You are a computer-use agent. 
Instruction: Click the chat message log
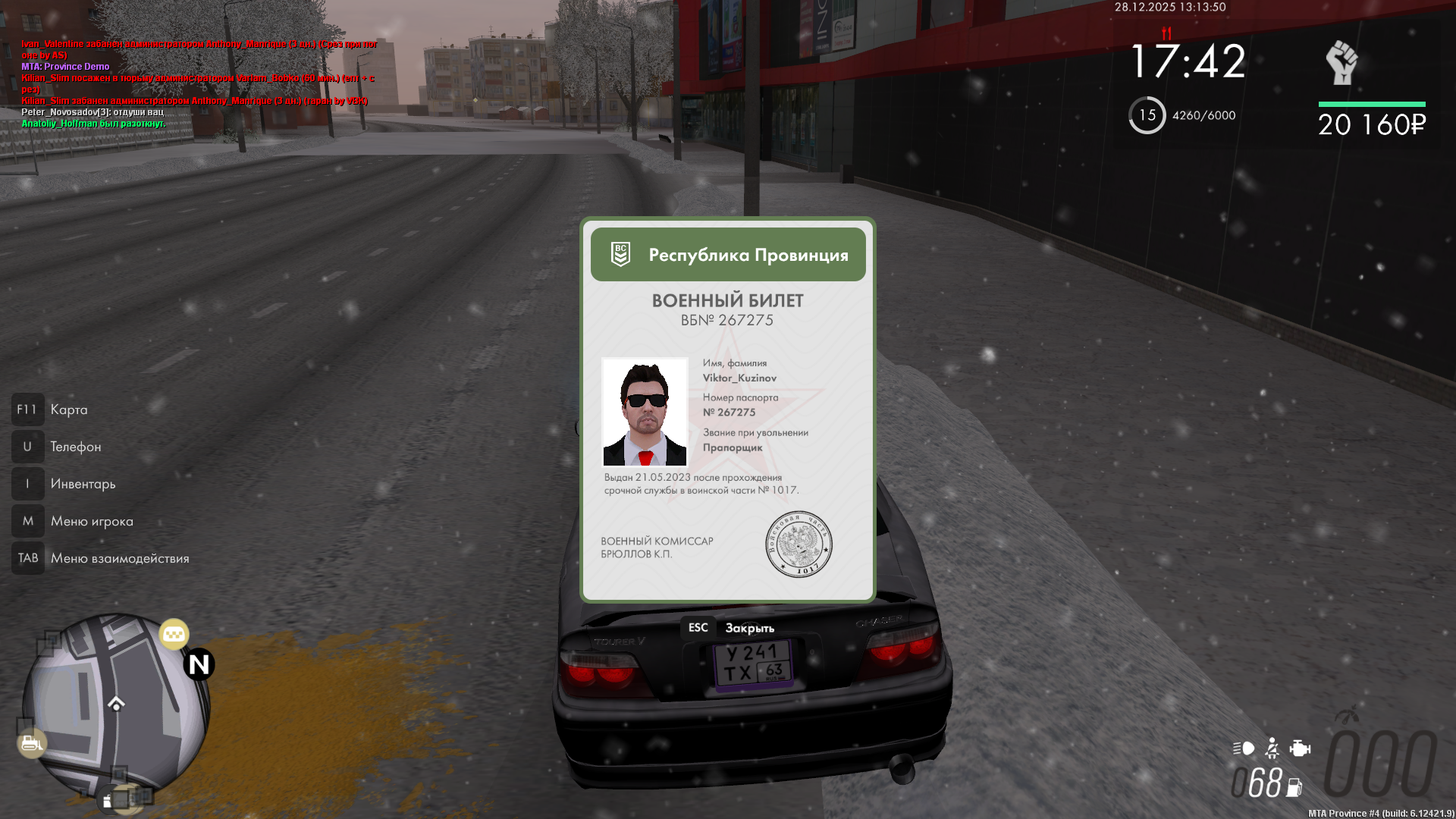coord(199,83)
